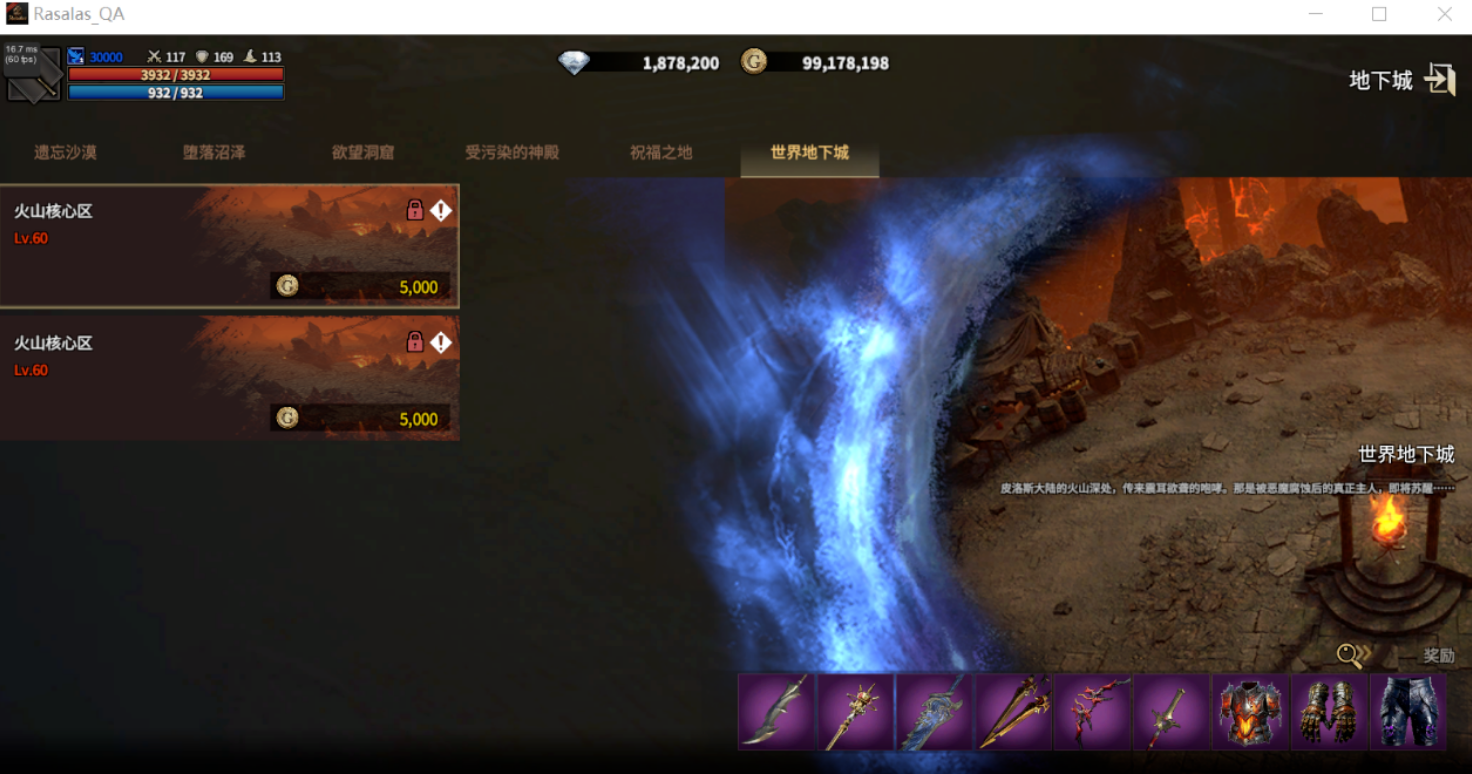Select the fiery chest armor reward
Viewport: 1472px width, 774px height.
[x=1250, y=711]
